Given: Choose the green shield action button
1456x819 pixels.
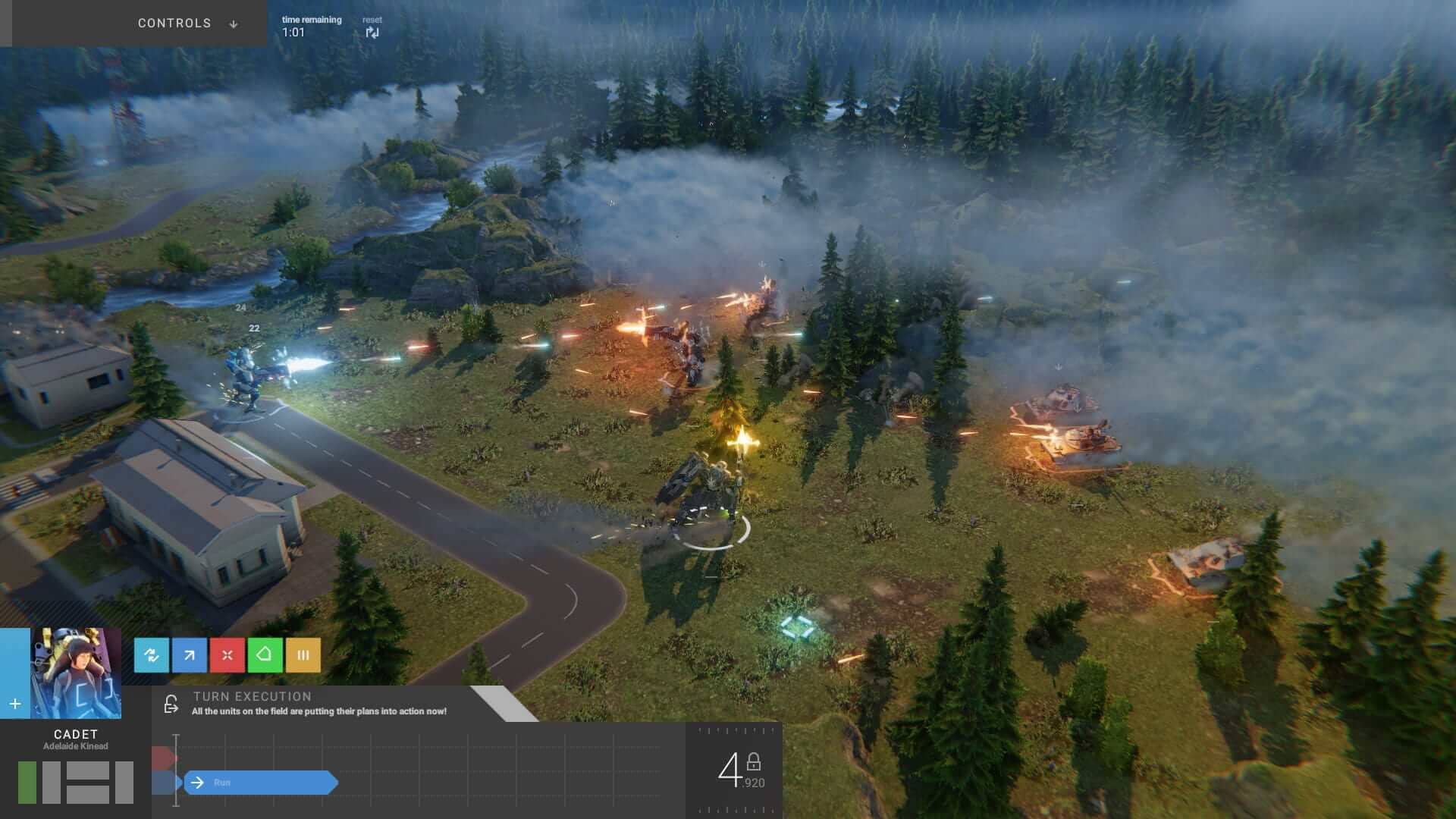Looking at the screenshot, I should pos(265,655).
